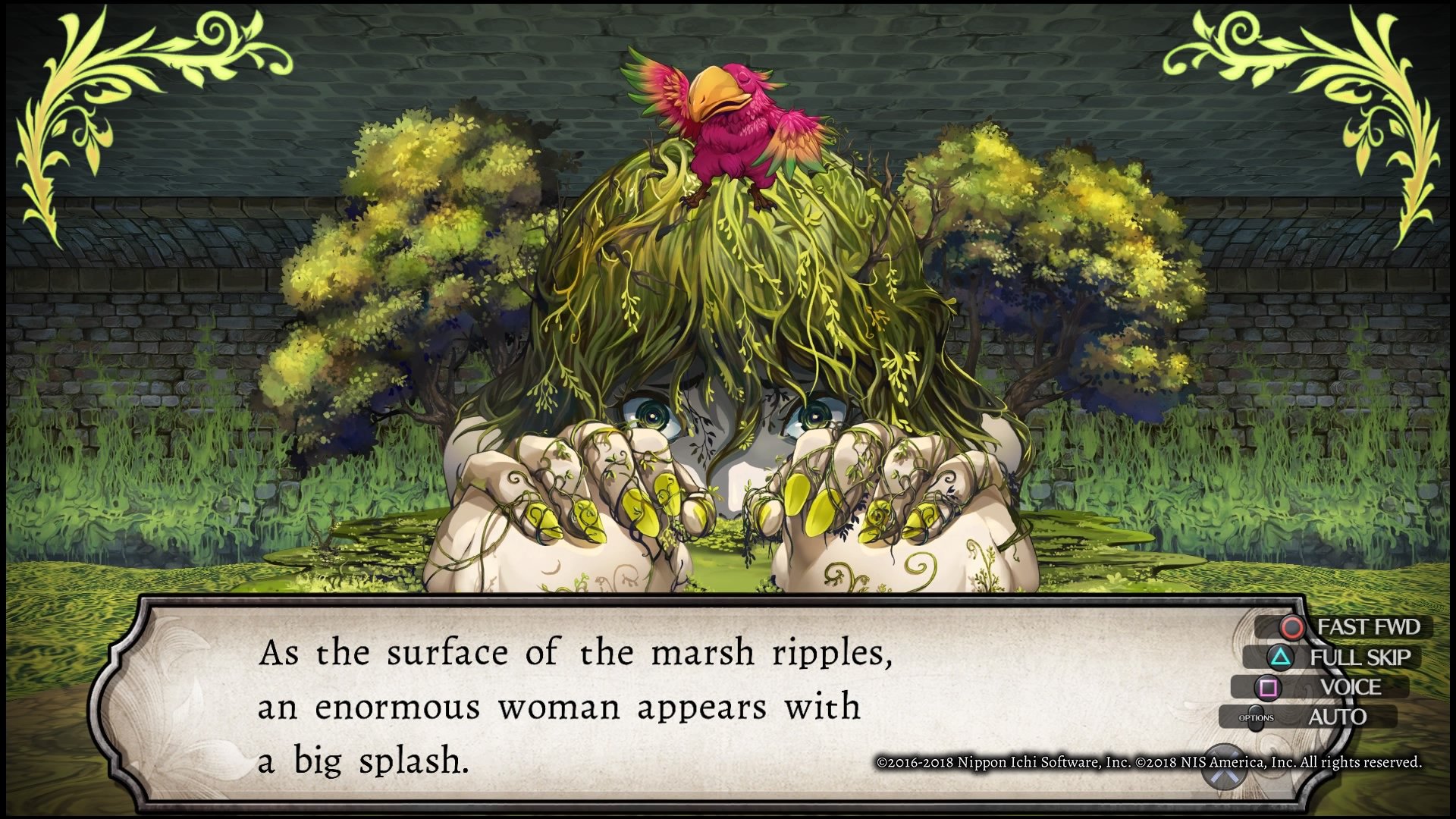Click the circle button icon for Fast Forward

tap(1291, 627)
